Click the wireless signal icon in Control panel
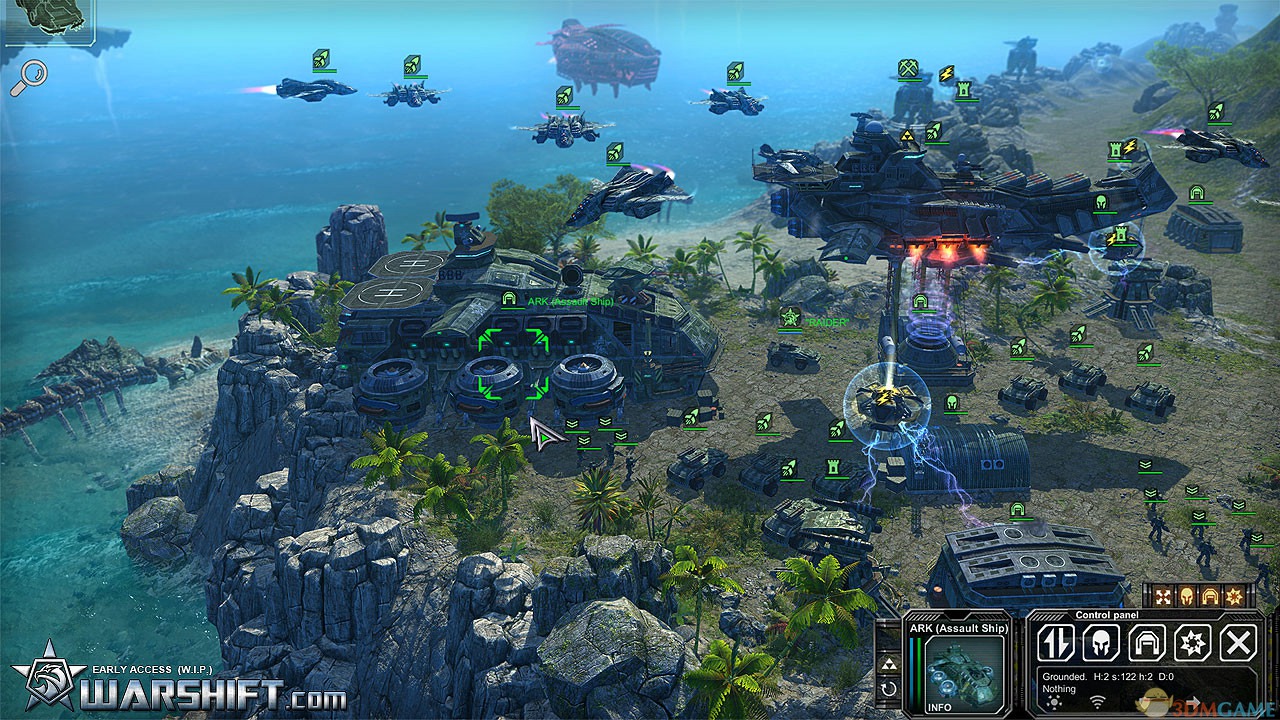This screenshot has height=720, width=1280. (x=1097, y=702)
